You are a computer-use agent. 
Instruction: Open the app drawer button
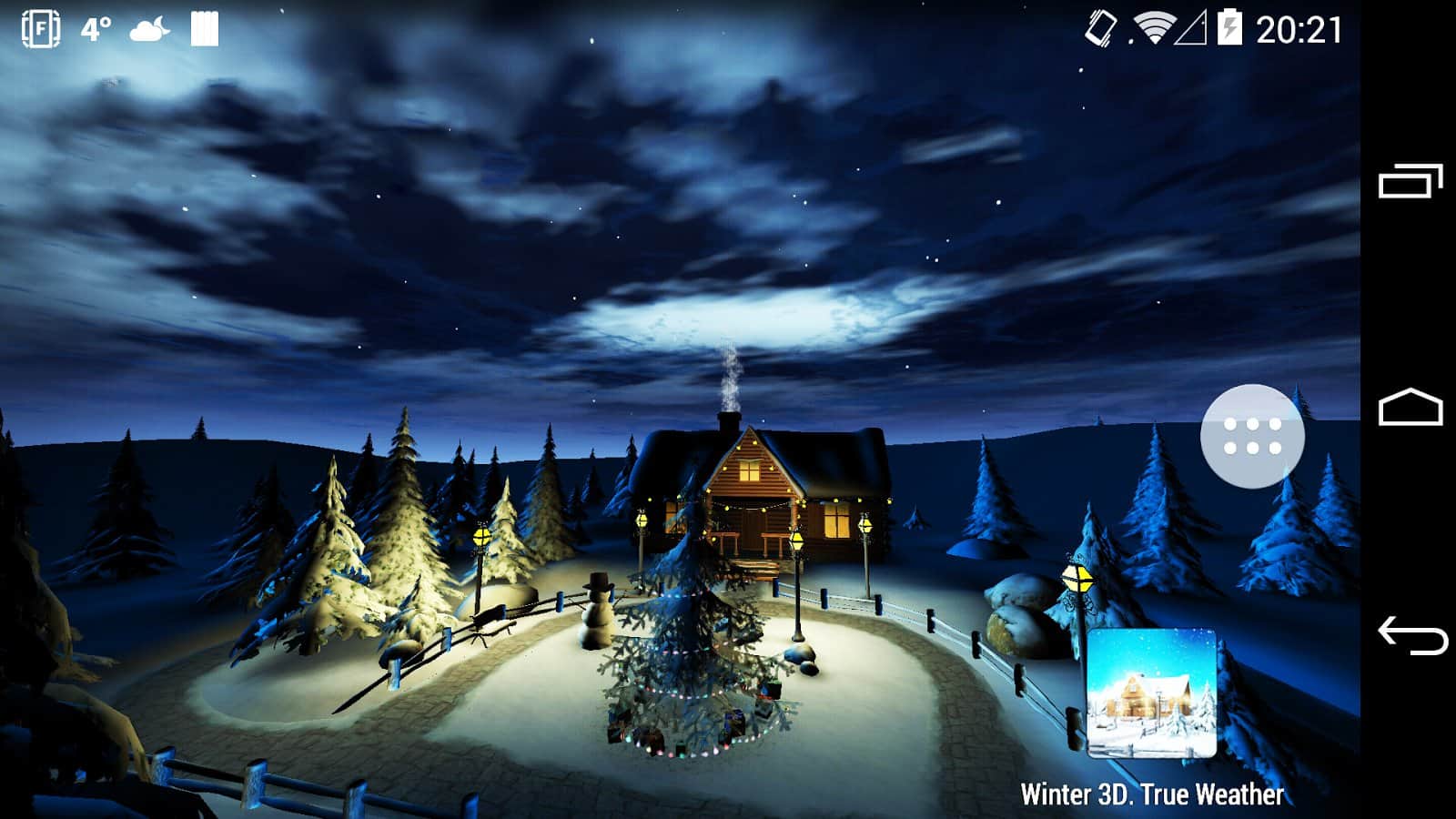pyautogui.click(x=1252, y=437)
